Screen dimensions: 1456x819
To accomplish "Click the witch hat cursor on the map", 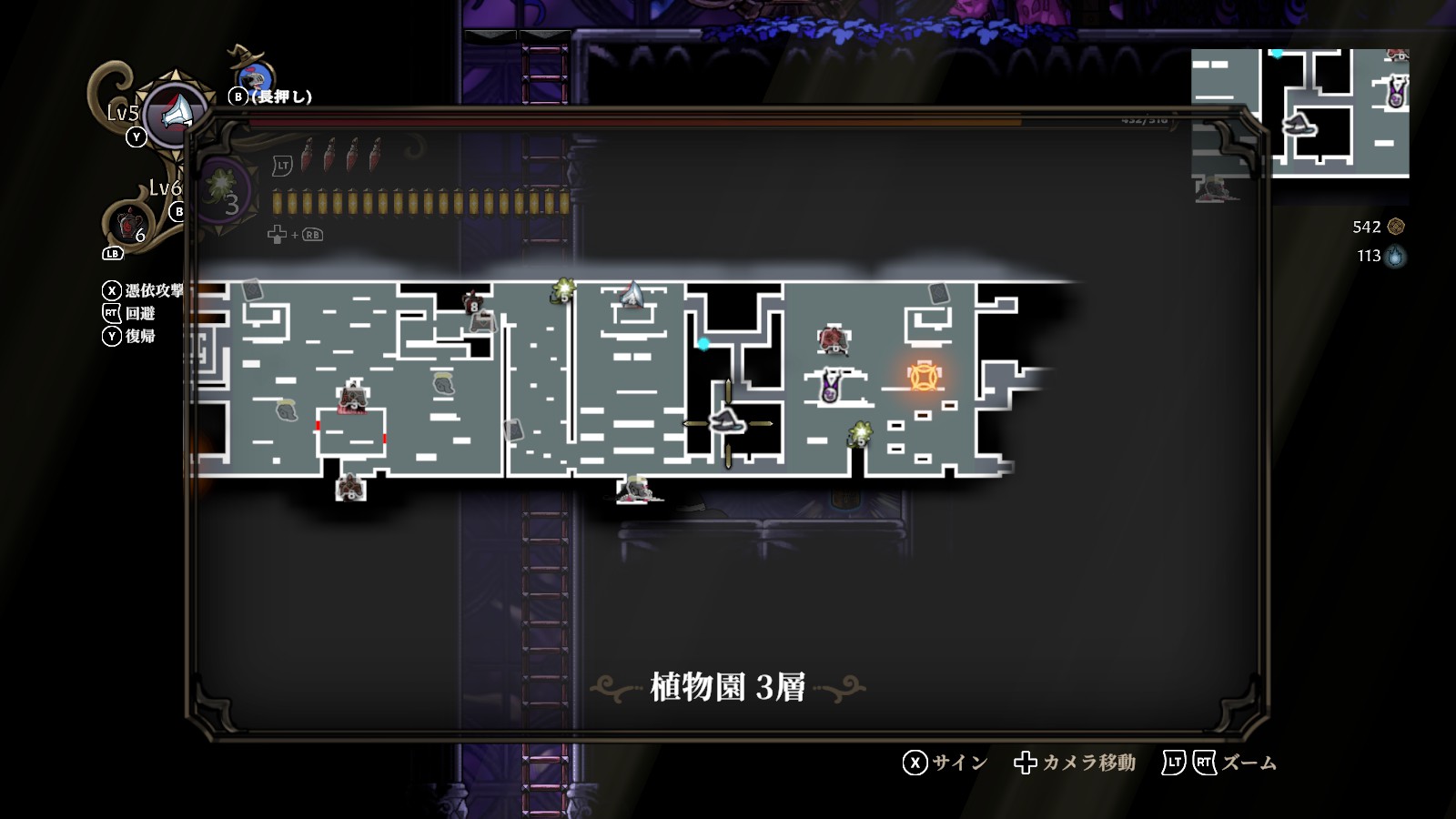I will pyautogui.click(x=727, y=421).
